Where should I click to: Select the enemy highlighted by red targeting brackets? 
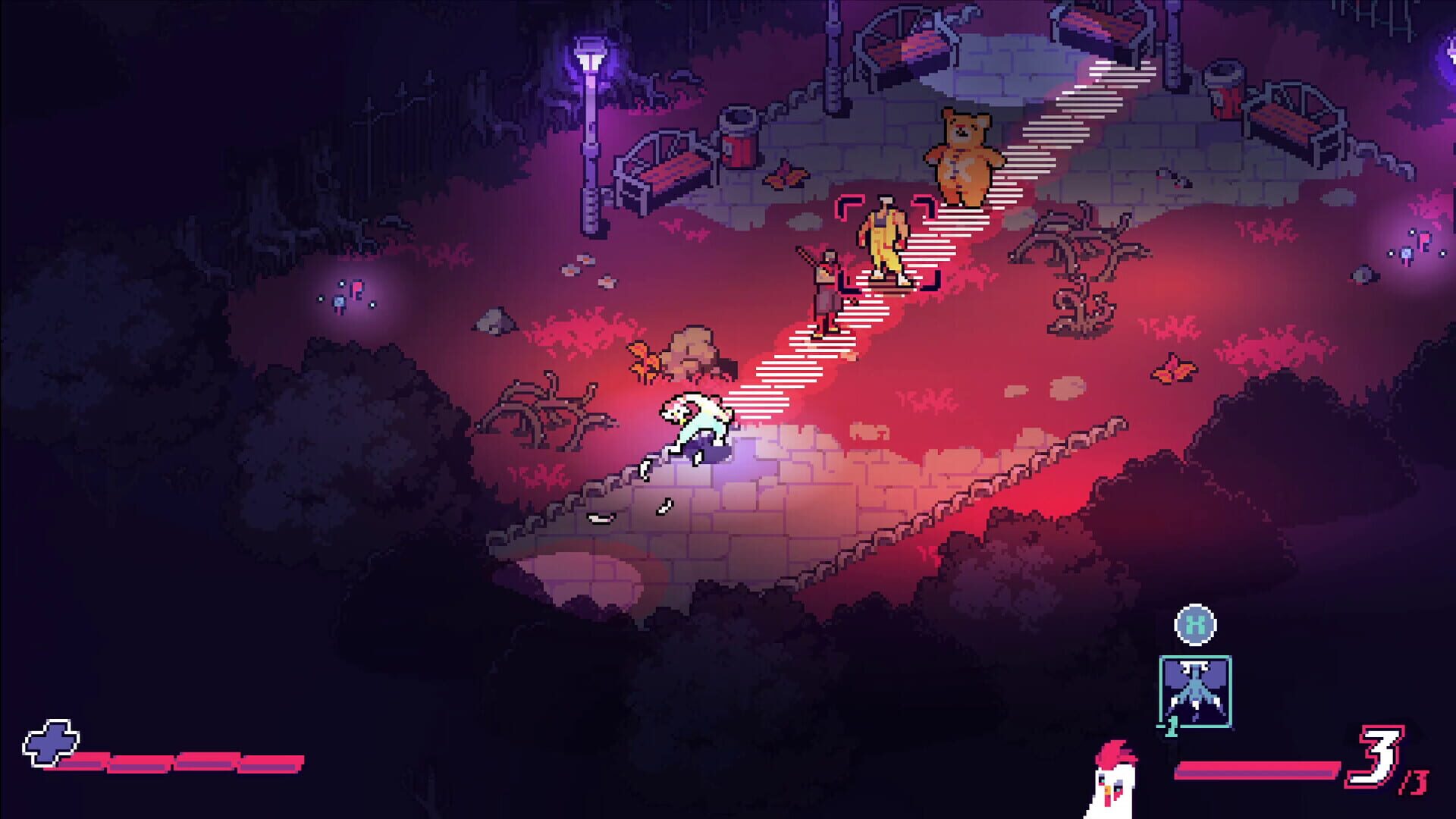pos(886,239)
